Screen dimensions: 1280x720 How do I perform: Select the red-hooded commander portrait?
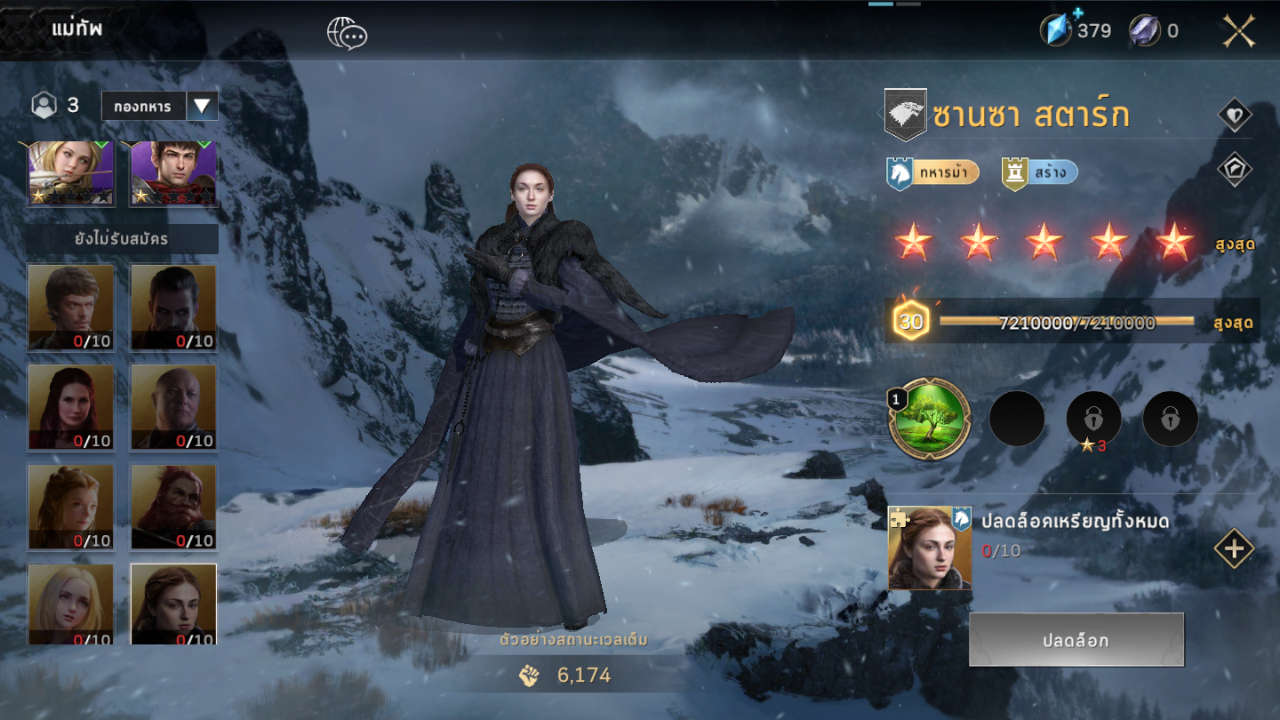point(174,506)
